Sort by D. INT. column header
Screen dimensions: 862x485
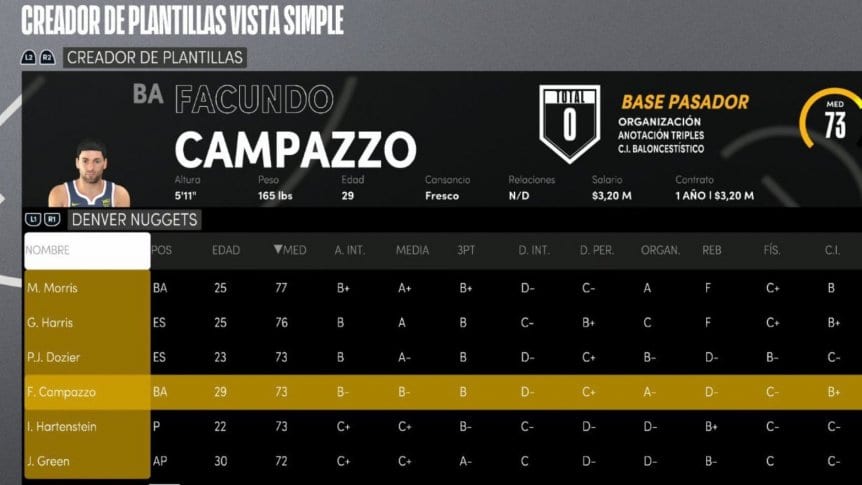click(x=532, y=250)
